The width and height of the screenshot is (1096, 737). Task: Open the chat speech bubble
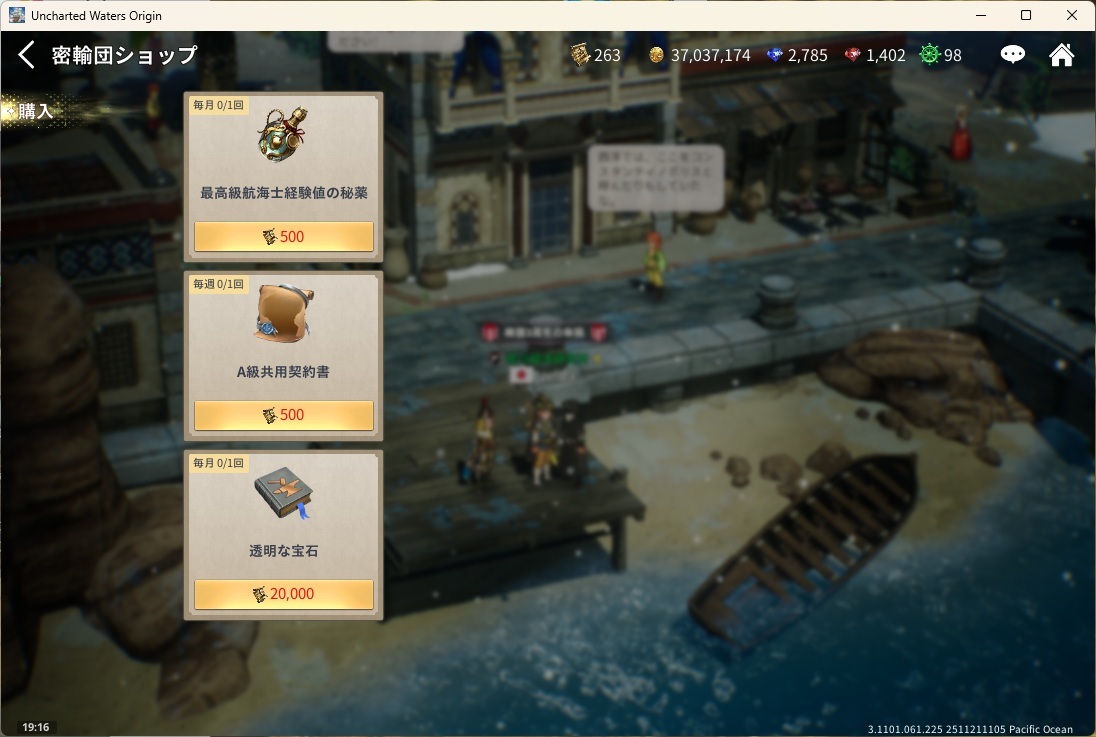[1013, 55]
